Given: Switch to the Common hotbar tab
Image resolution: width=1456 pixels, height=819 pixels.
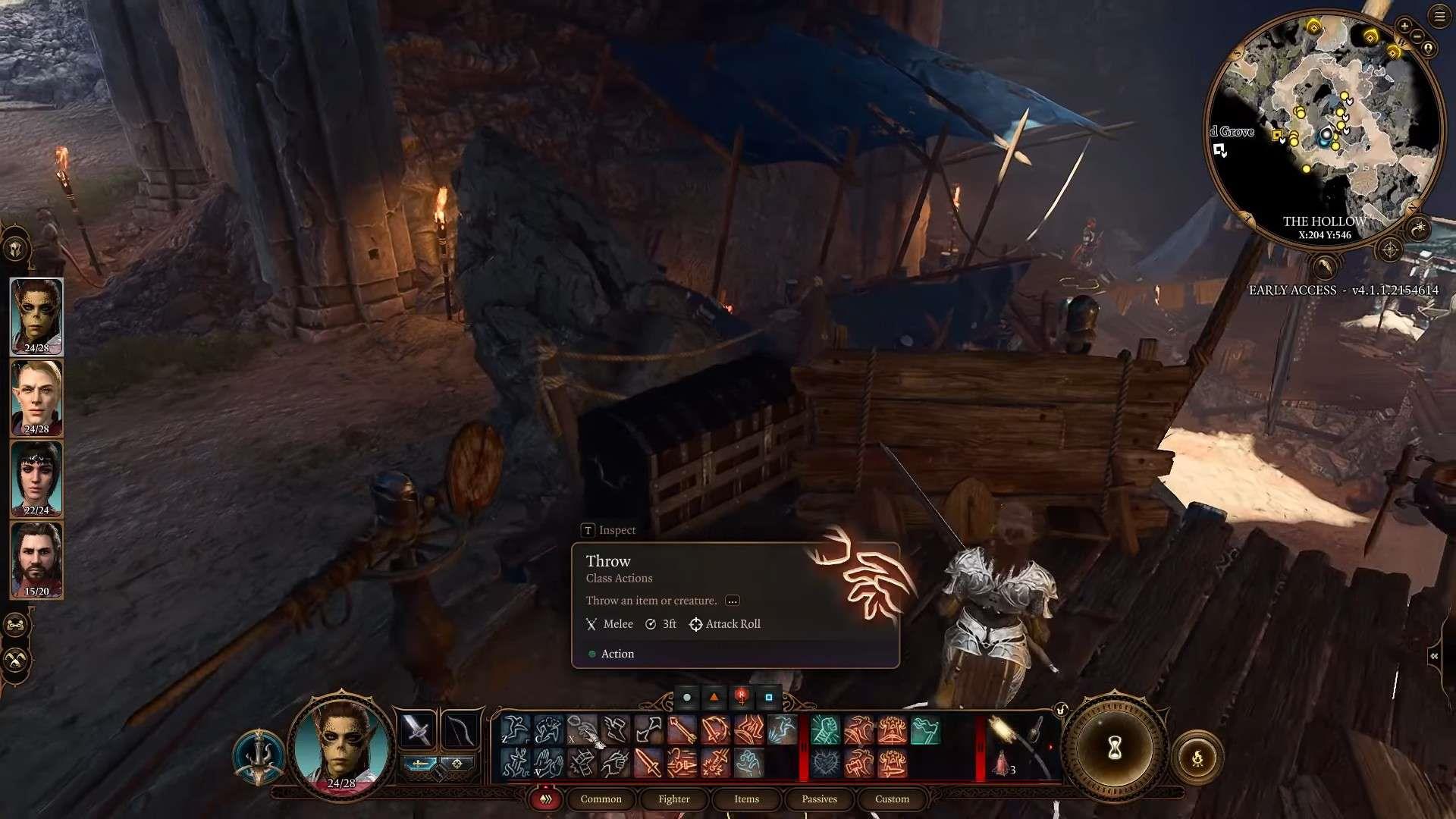Looking at the screenshot, I should (x=601, y=799).
